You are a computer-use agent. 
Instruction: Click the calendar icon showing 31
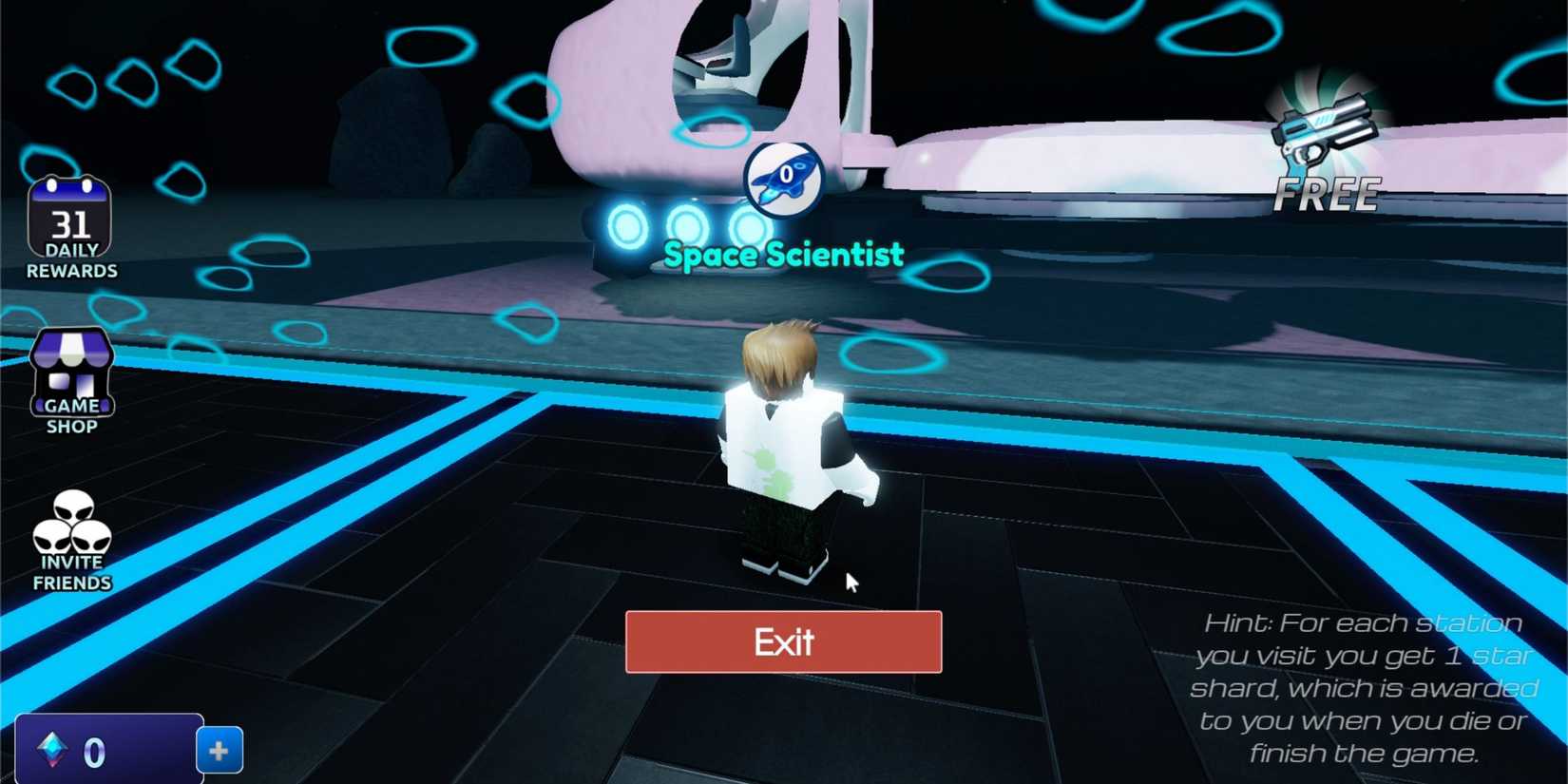pyautogui.click(x=69, y=220)
